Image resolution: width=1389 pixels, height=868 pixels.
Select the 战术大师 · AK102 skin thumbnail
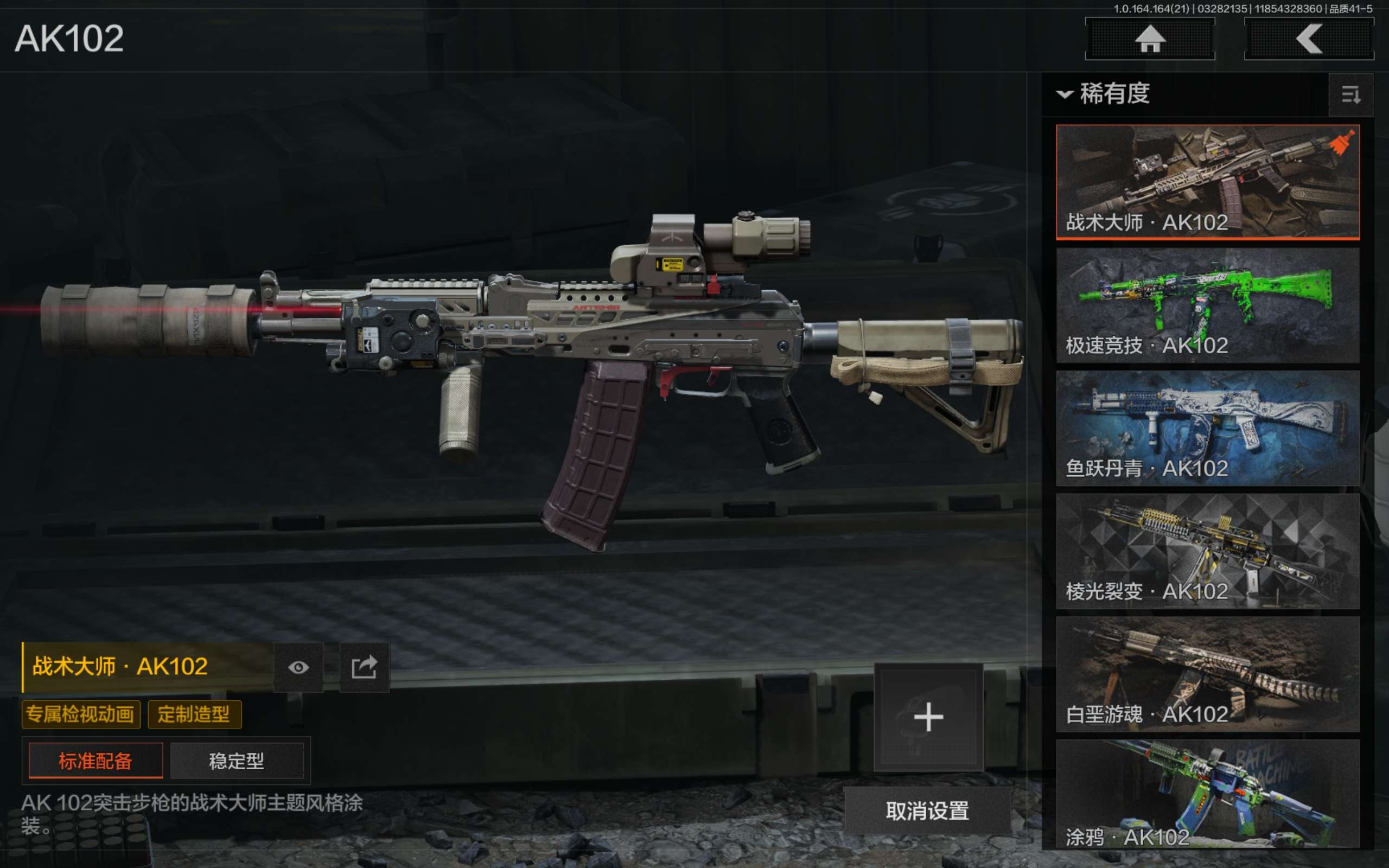pos(1207,181)
